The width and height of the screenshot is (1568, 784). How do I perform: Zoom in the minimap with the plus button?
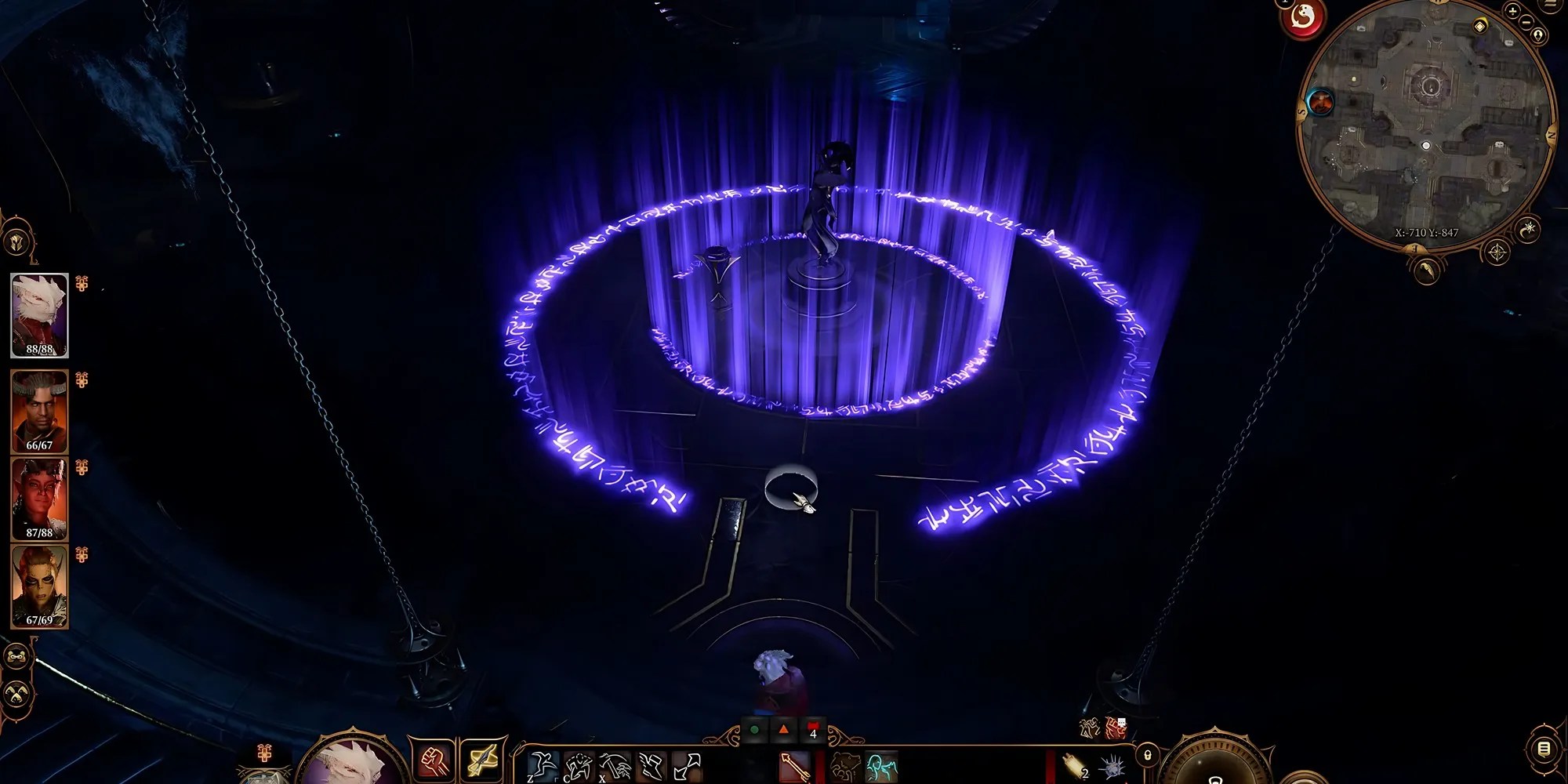click(1512, 13)
